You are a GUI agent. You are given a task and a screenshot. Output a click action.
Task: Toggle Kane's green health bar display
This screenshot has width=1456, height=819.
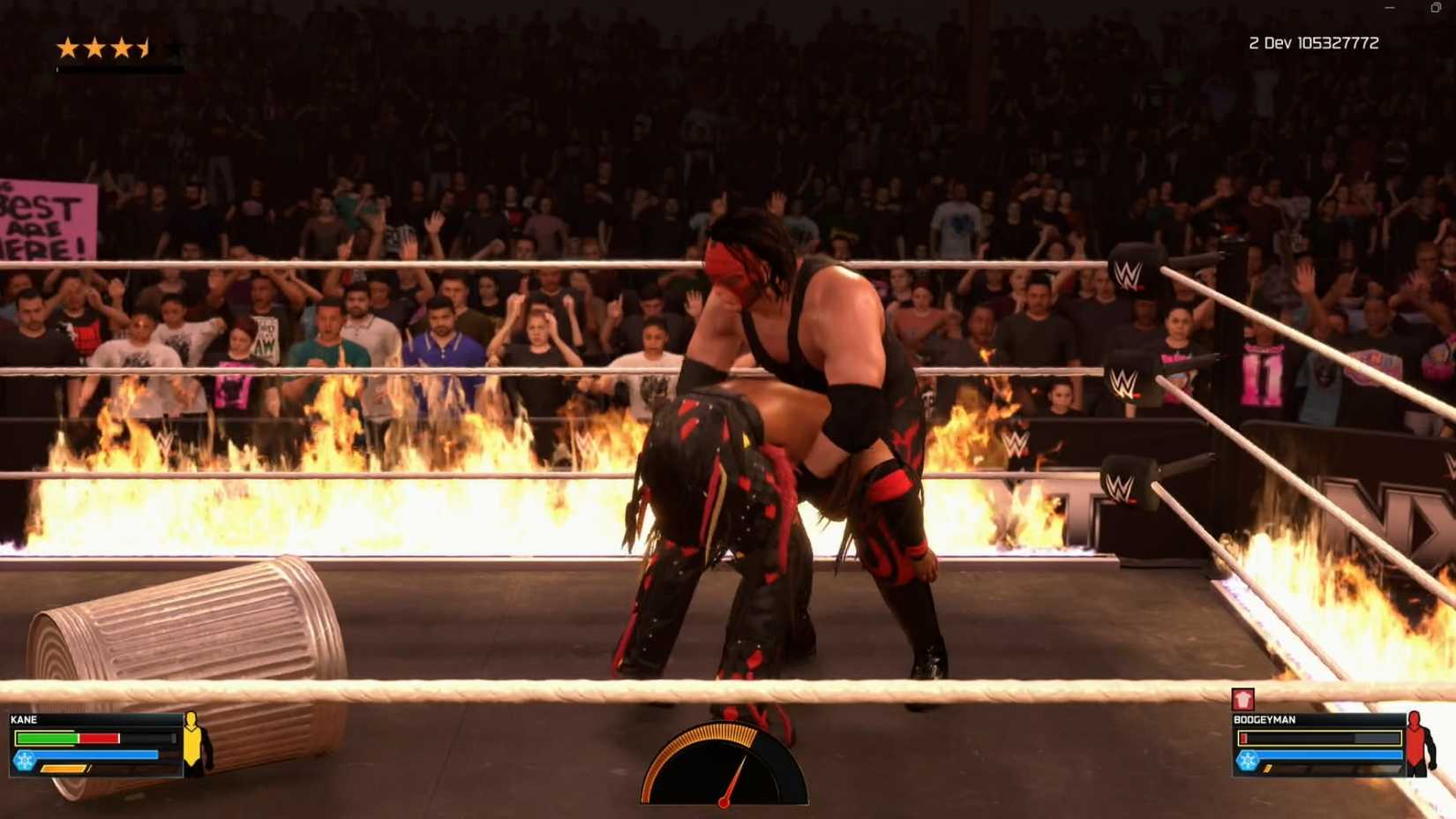pyautogui.click(x=47, y=738)
